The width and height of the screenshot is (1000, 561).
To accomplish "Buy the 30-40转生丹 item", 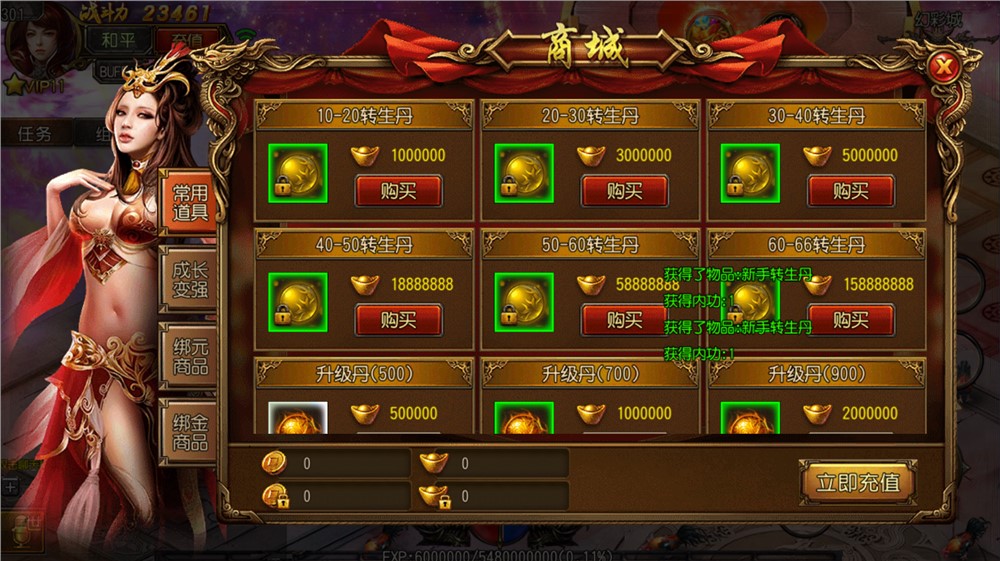I will (850, 191).
